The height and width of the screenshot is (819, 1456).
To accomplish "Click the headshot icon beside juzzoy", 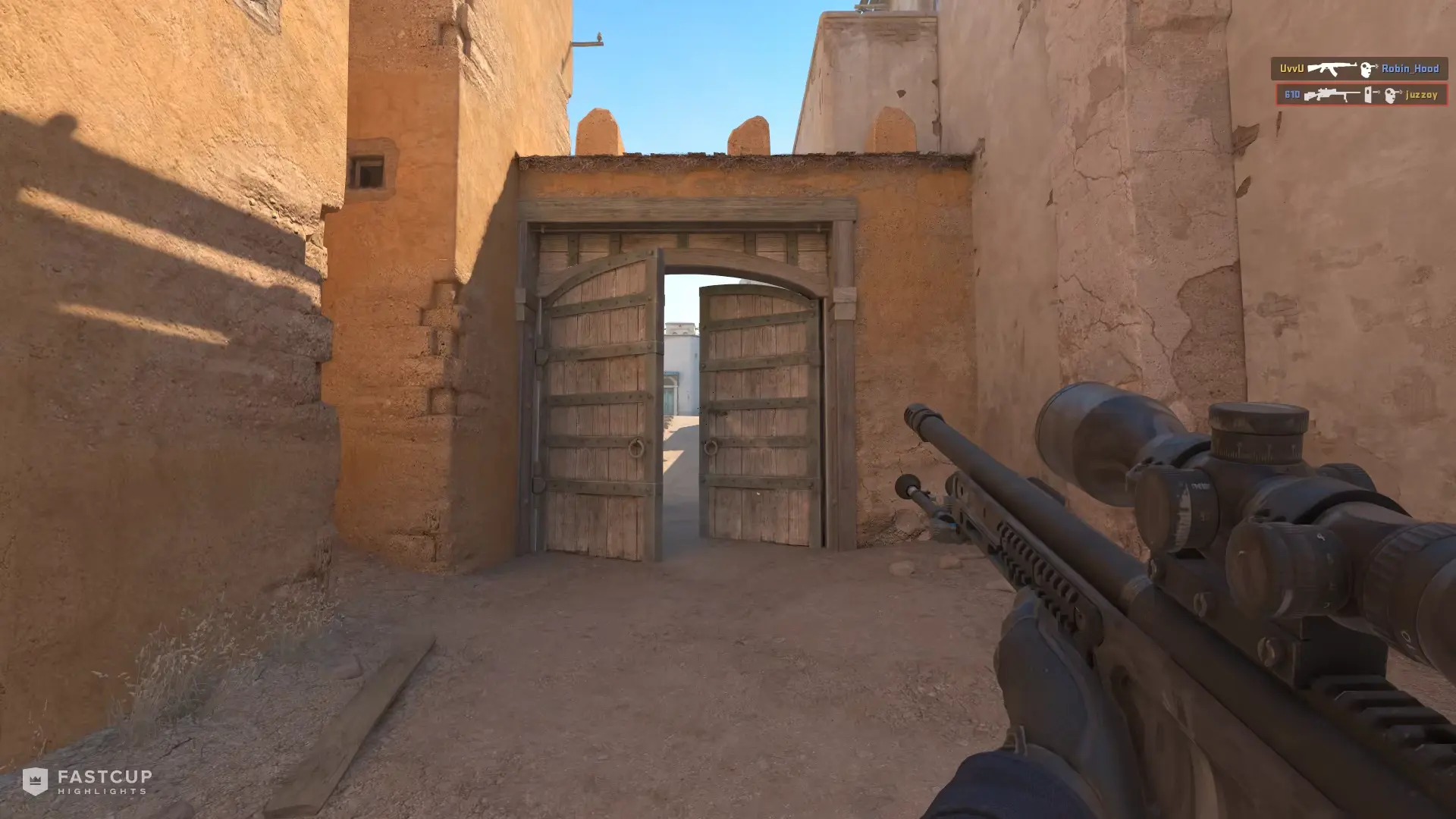I will 1390,96.
